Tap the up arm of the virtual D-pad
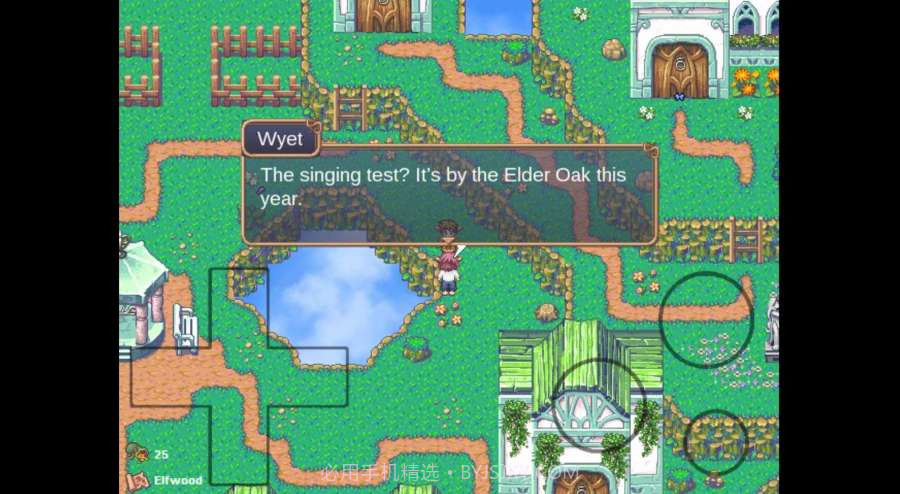900x494 pixels. (239, 307)
